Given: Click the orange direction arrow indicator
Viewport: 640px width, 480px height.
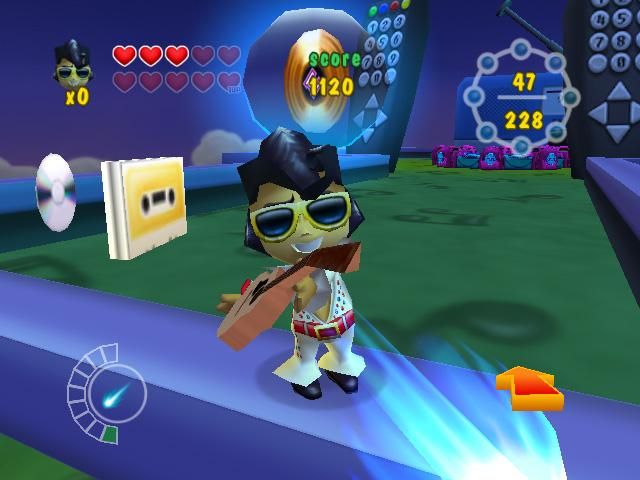Looking at the screenshot, I should [528, 388].
